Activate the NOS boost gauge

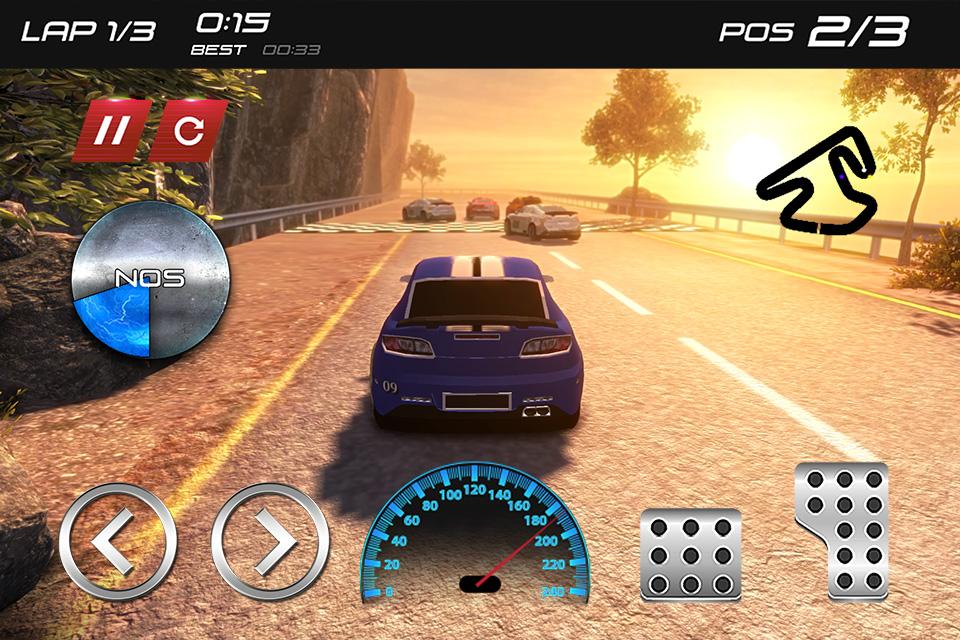point(152,279)
